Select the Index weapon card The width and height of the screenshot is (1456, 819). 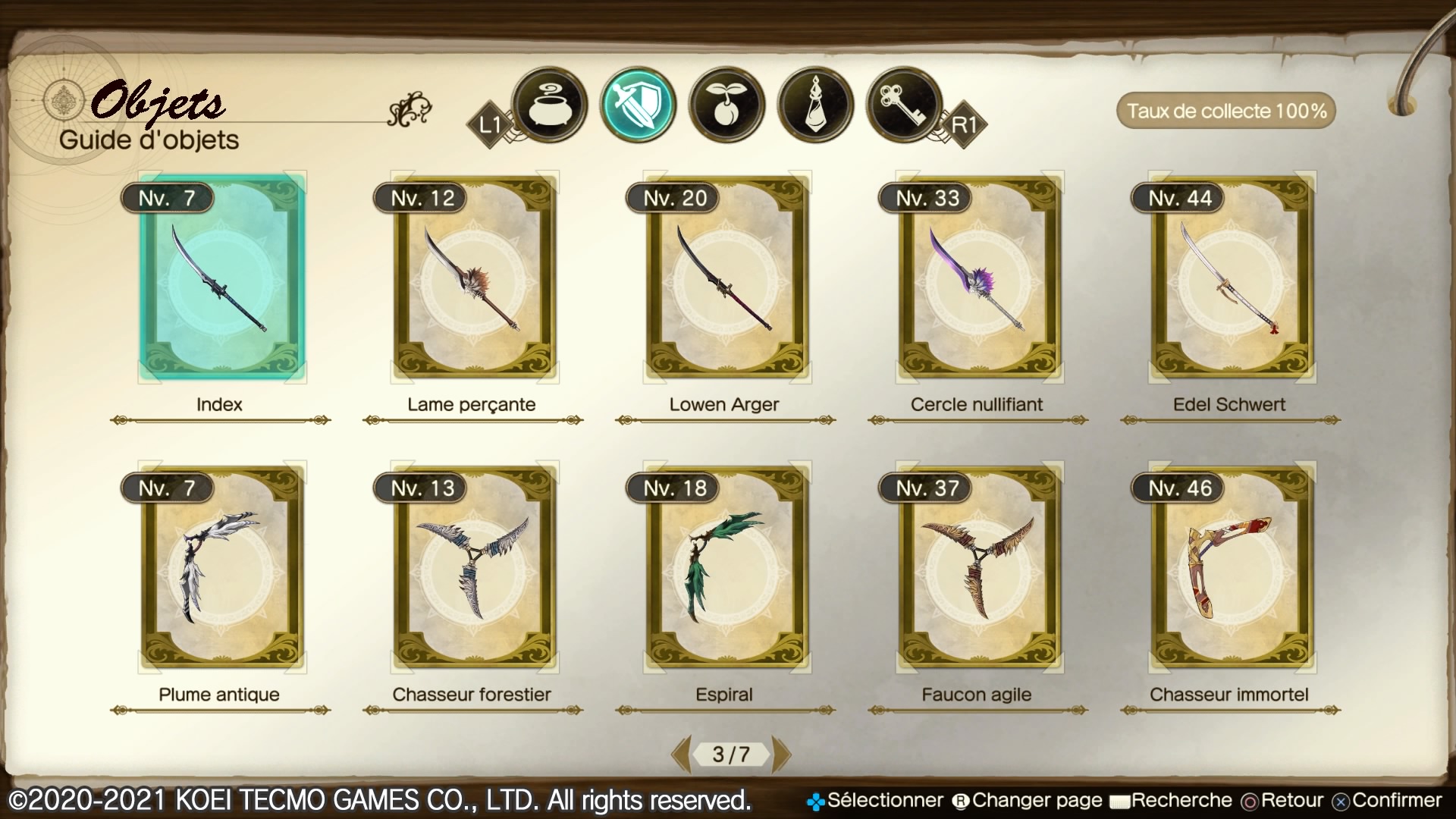pyautogui.click(x=221, y=278)
